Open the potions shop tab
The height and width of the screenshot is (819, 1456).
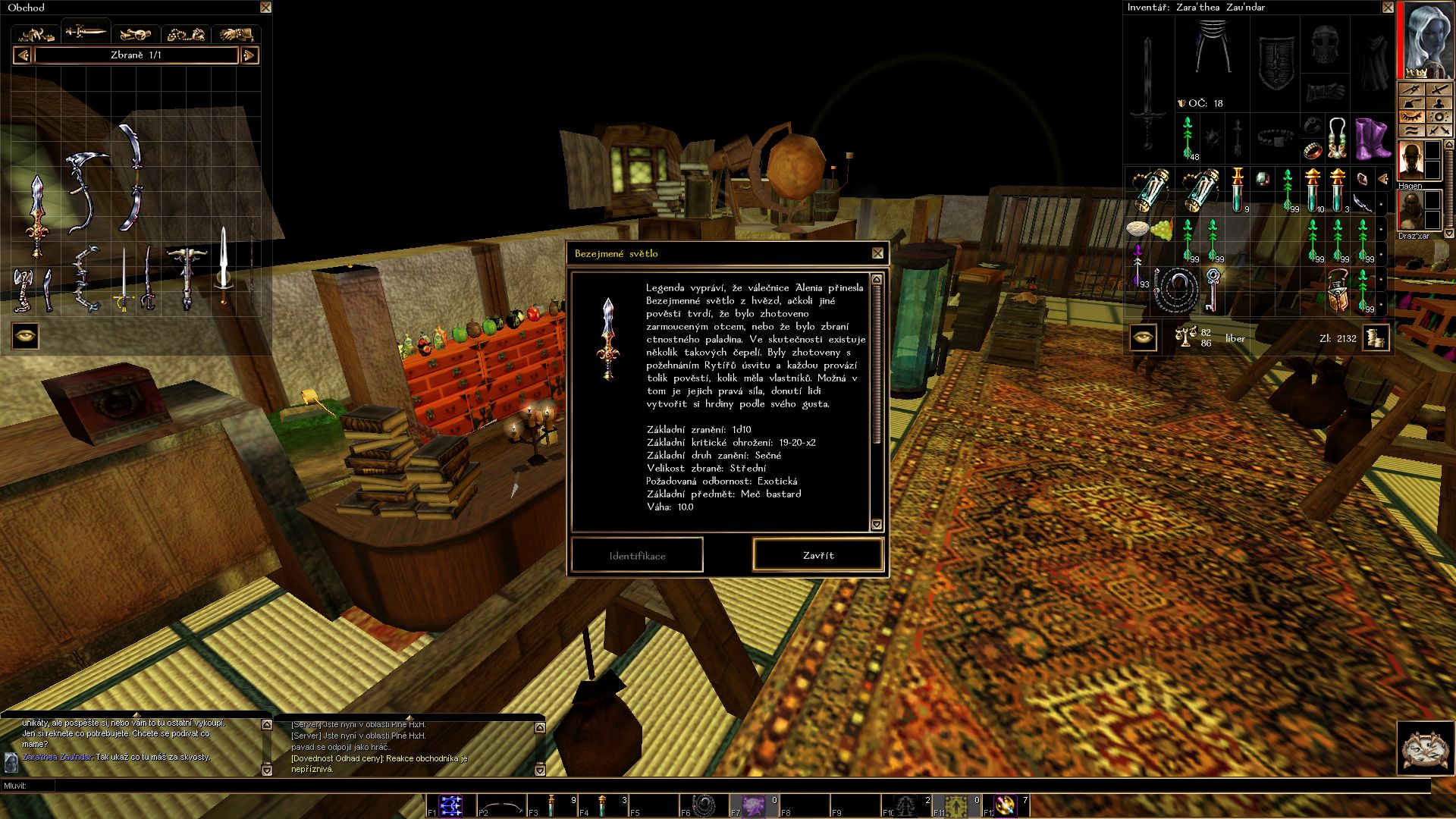(136, 33)
